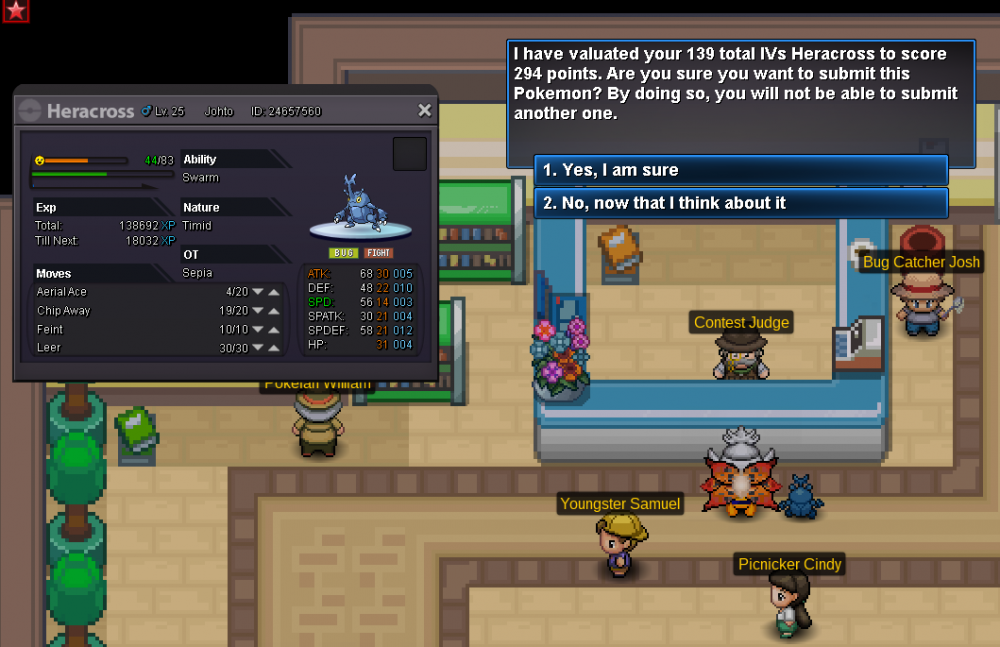Shift Feint down using its arrow

click(x=257, y=330)
